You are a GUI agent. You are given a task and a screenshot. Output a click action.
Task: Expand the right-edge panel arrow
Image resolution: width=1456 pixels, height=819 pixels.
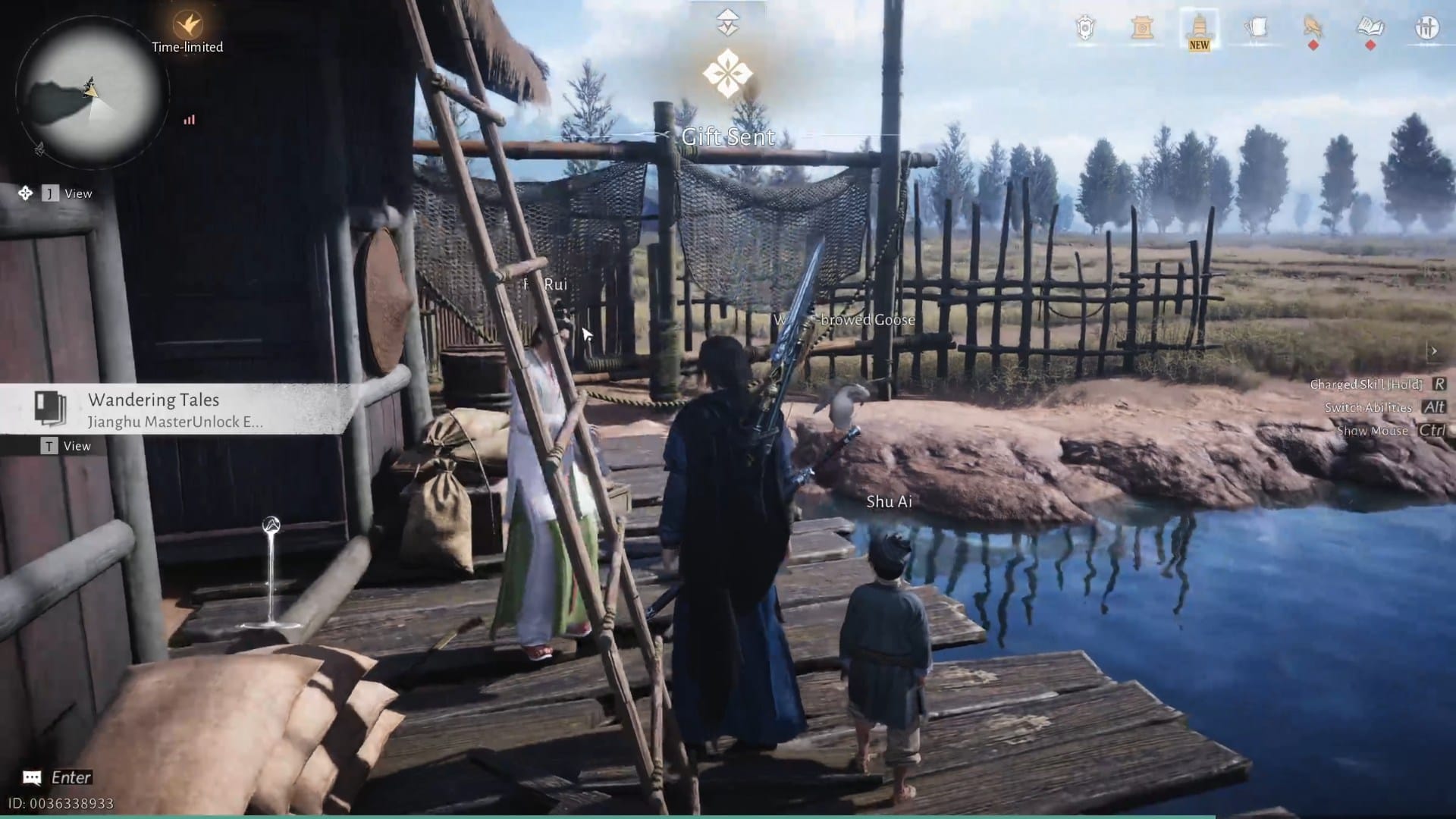coord(1435,350)
